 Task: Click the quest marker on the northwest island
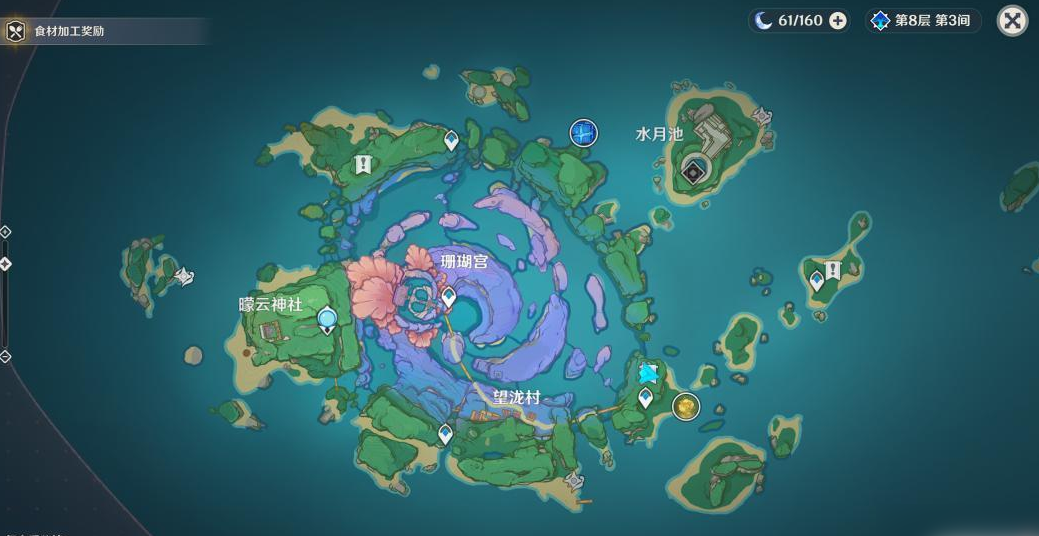point(363,164)
